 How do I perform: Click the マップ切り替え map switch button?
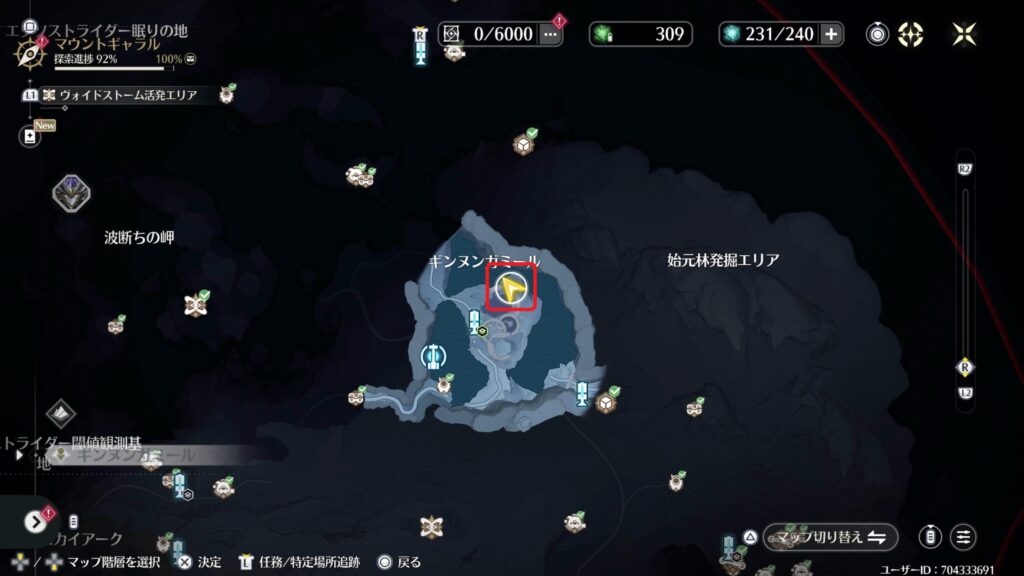coord(830,537)
